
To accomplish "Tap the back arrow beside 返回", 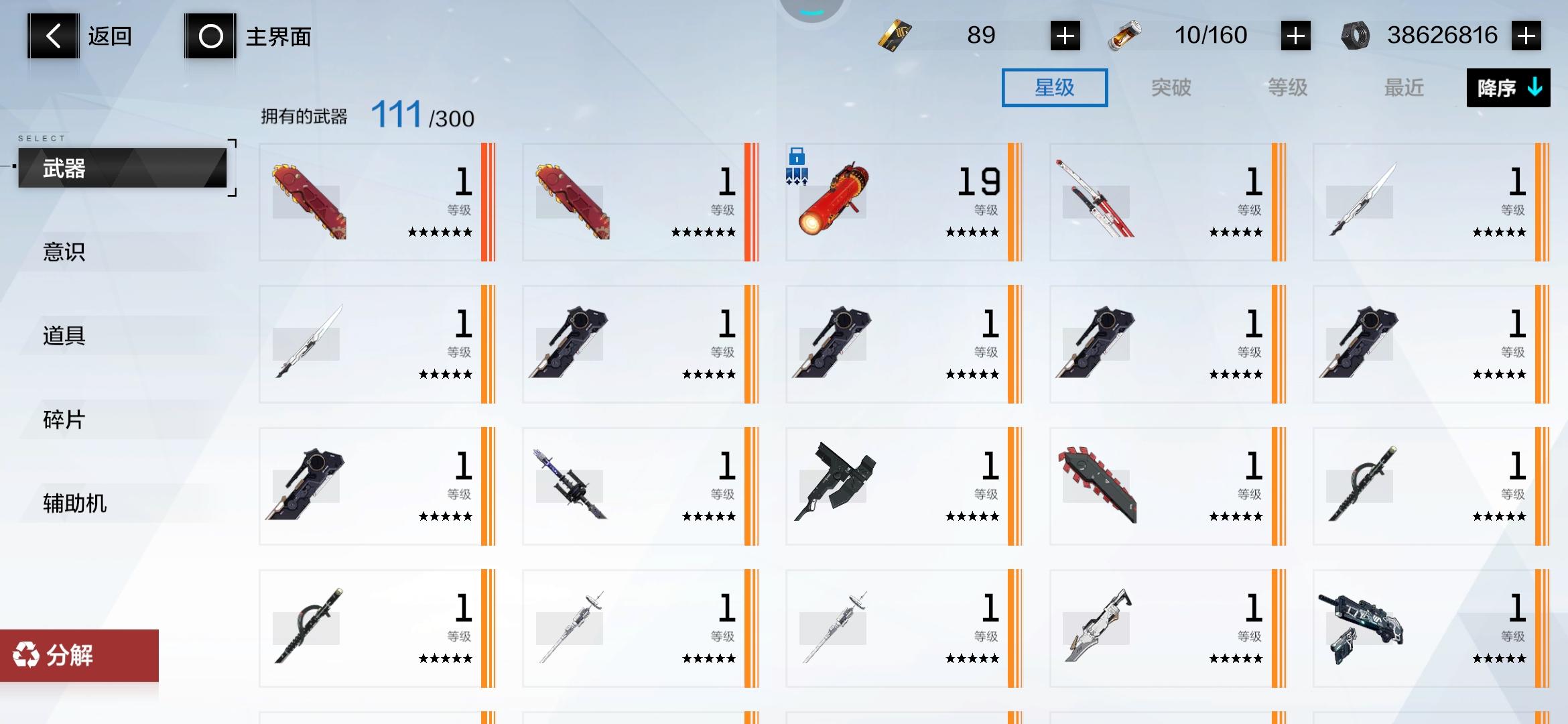I will pos(52,35).
